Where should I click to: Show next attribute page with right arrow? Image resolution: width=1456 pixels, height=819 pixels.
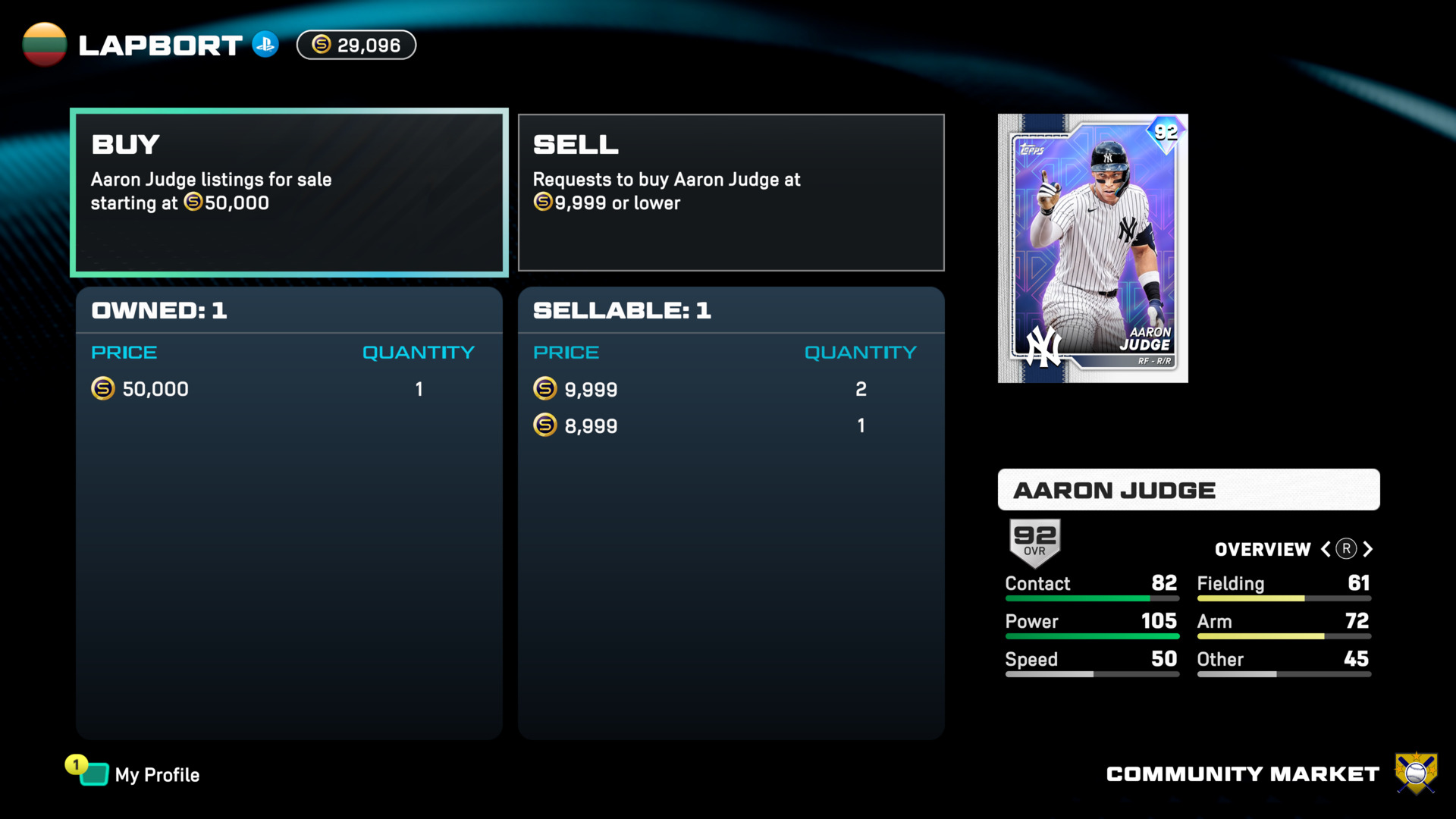click(1368, 549)
